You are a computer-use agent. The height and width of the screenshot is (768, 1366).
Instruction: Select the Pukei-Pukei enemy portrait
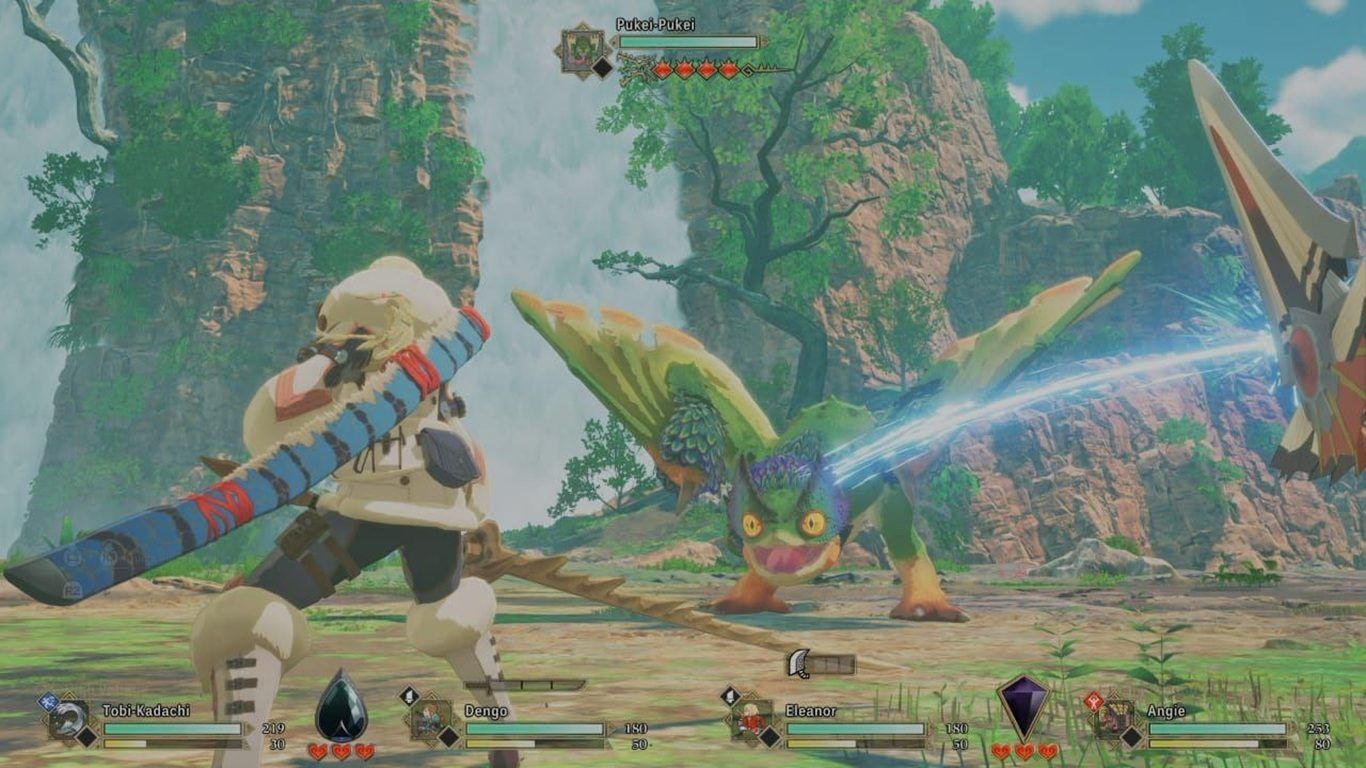coord(582,50)
